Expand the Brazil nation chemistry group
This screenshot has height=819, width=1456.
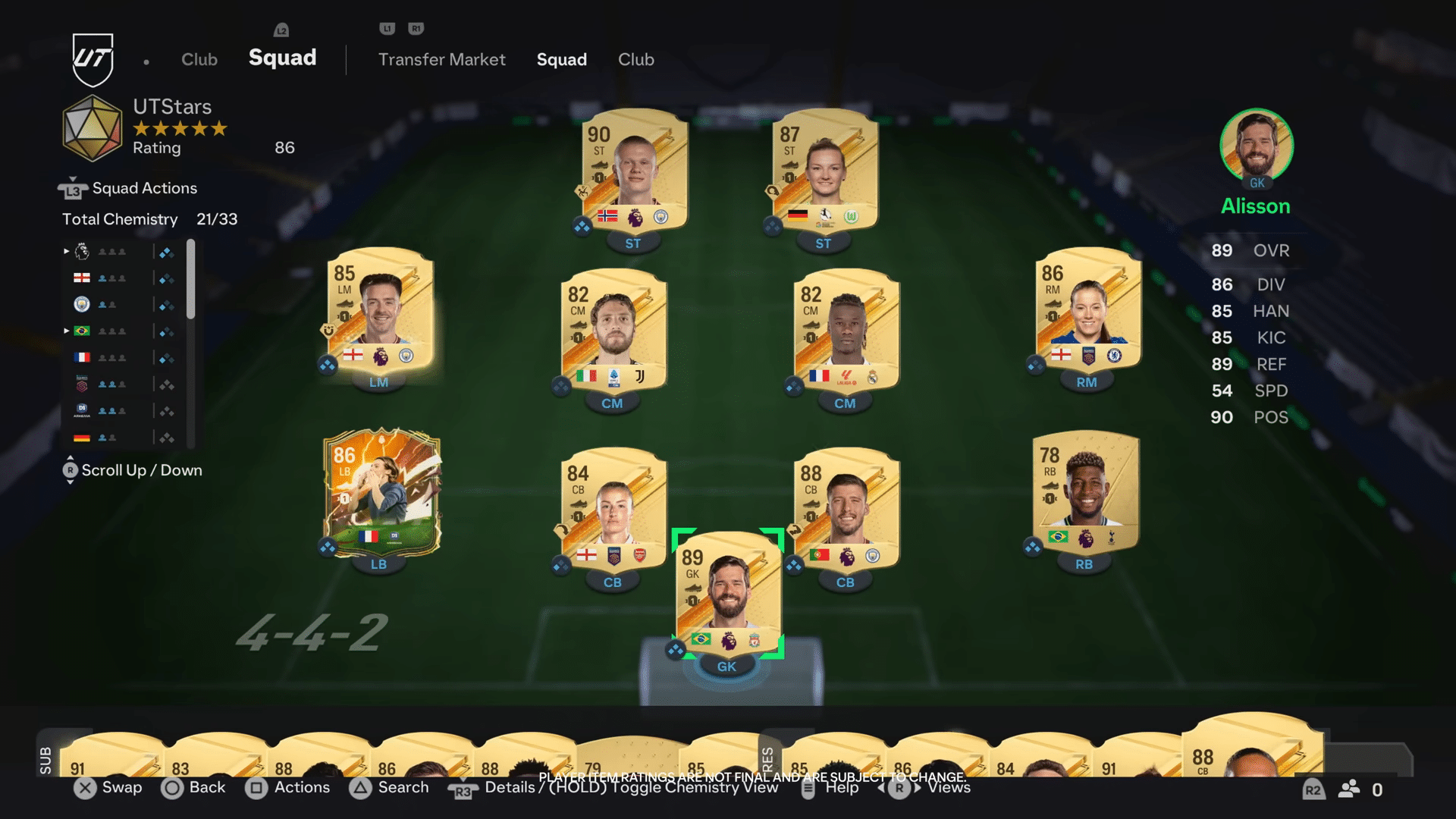coord(67,331)
